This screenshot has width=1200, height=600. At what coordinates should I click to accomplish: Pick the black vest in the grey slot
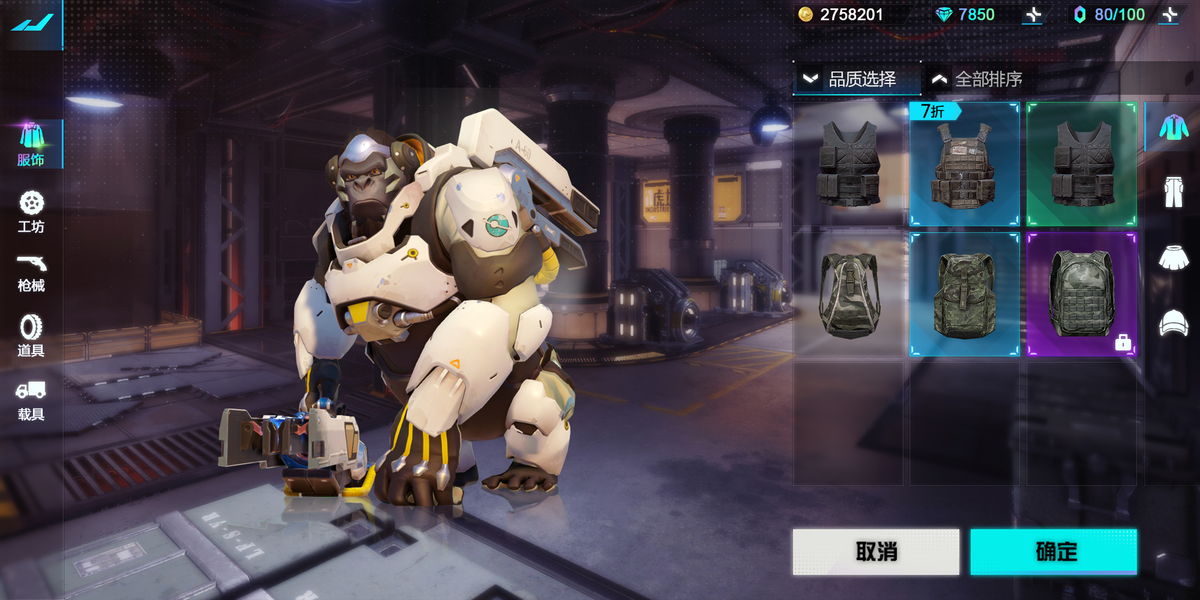coord(848,165)
